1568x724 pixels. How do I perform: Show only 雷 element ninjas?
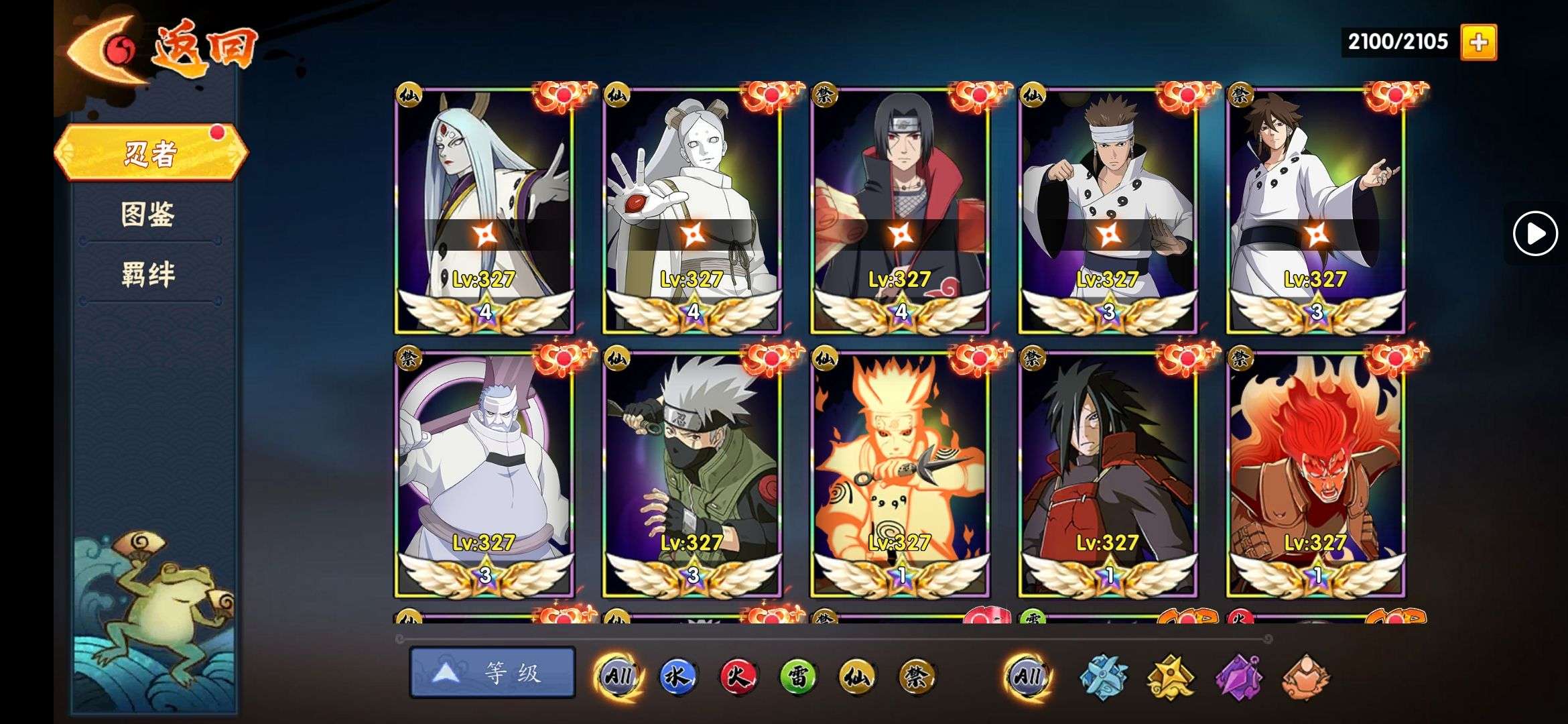(797, 677)
